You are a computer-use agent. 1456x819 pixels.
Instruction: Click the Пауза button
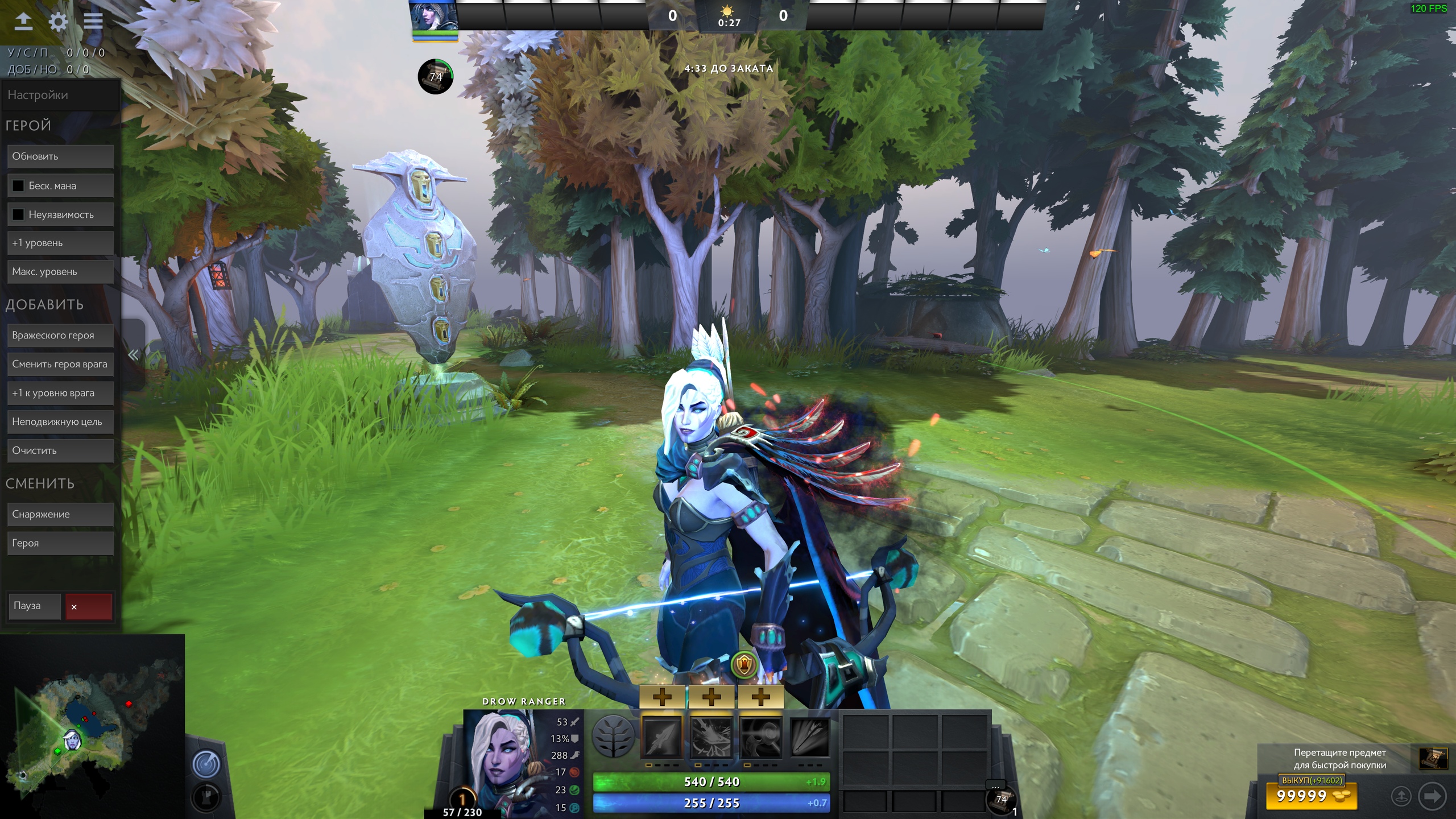34,606
